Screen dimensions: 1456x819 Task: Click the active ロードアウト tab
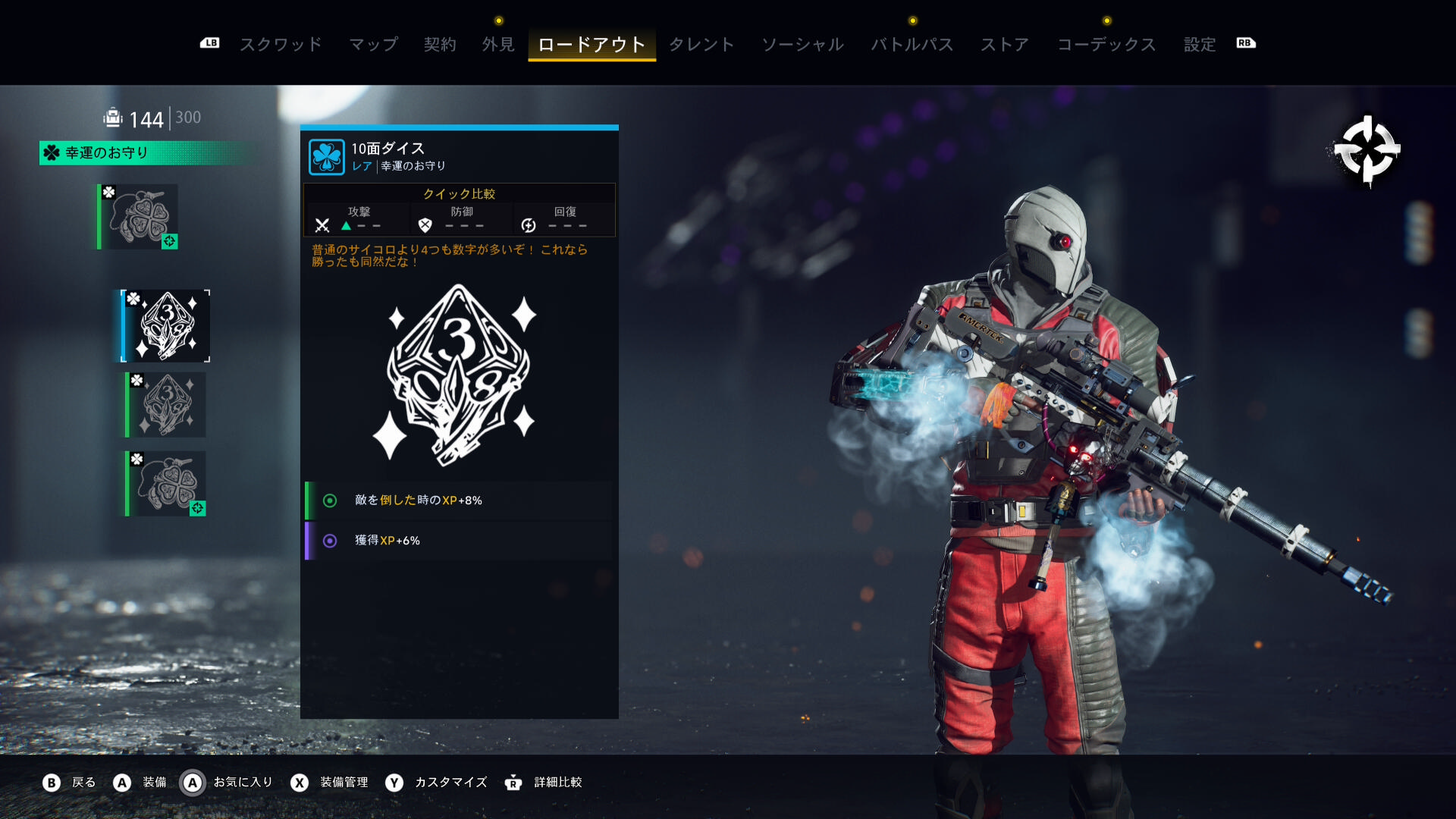(591, 45)
